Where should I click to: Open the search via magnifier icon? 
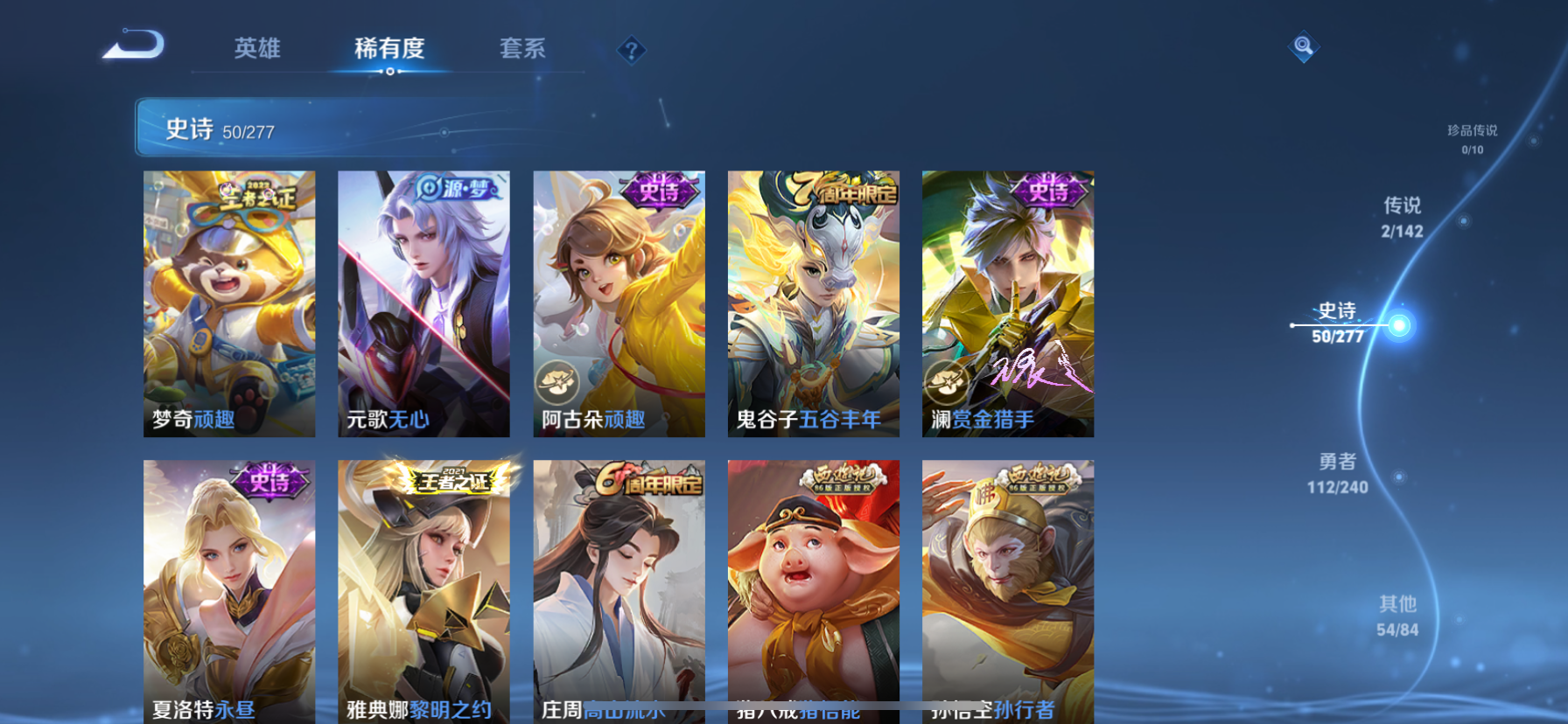point(1303,47)
